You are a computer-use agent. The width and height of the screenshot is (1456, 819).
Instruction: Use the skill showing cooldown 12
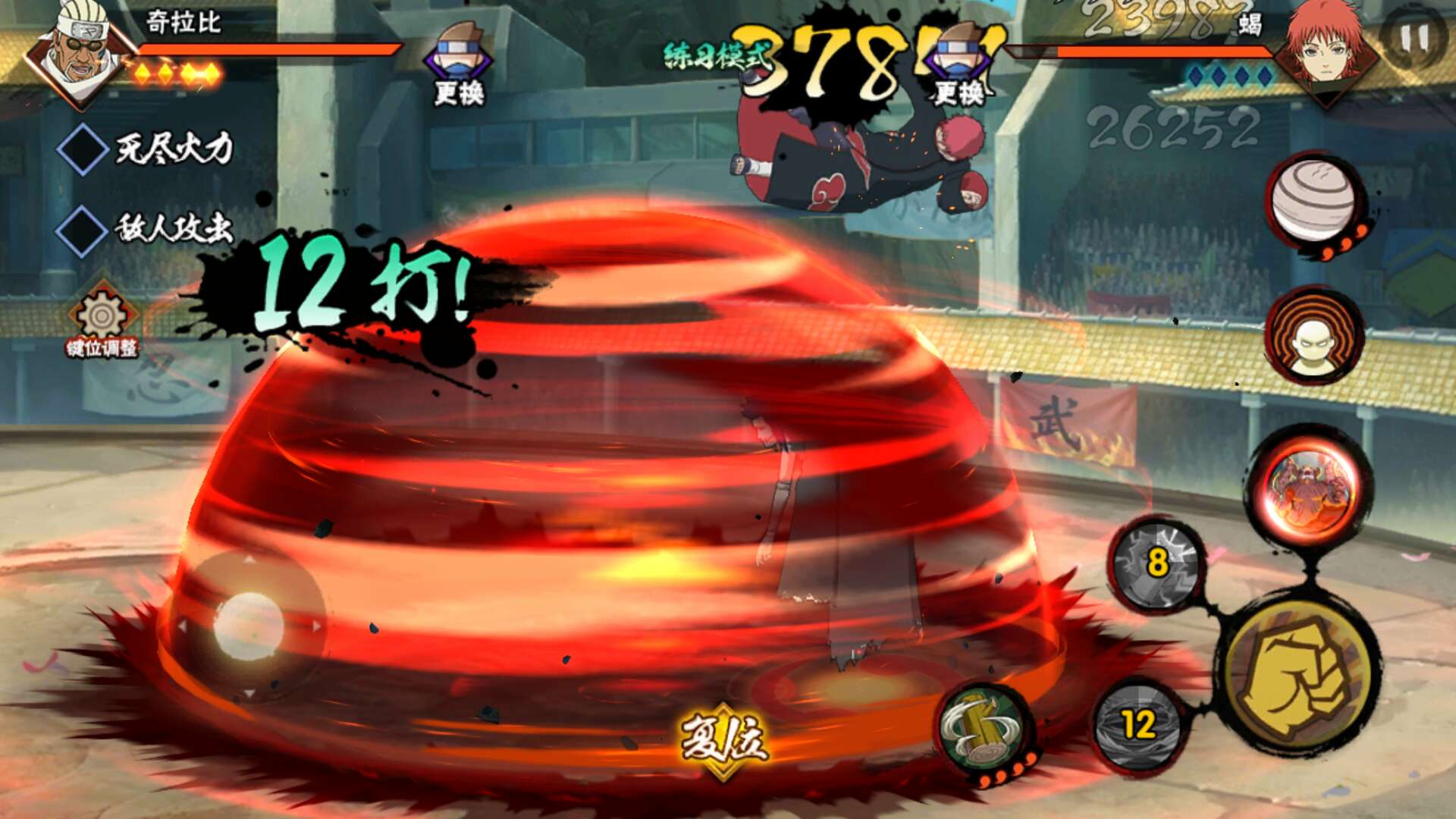pos(1137,725)
